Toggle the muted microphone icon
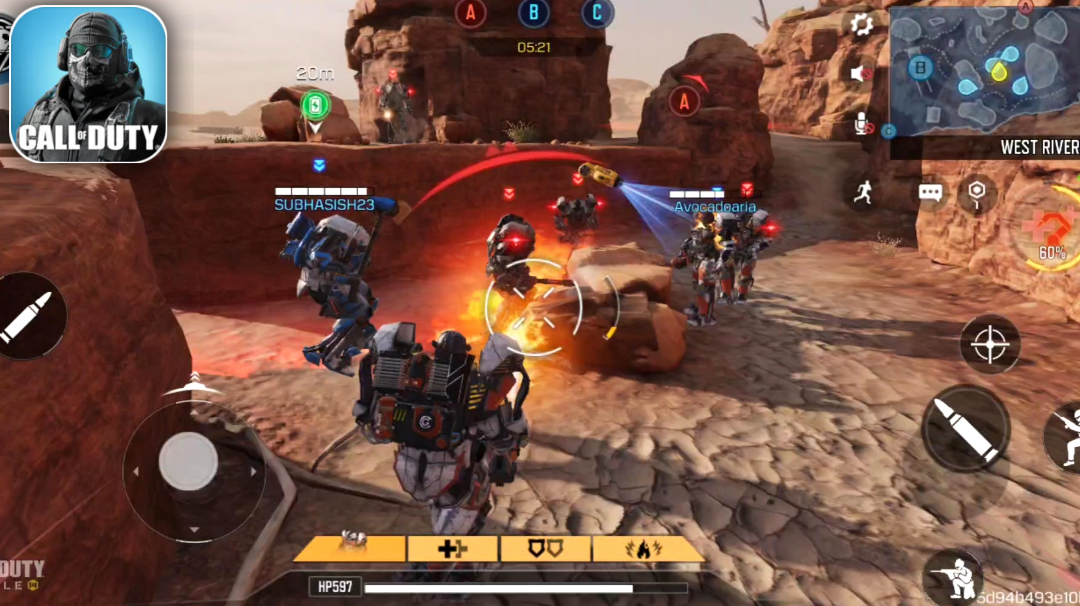This screenshot has width=1080, height=606. pos(862,125)
